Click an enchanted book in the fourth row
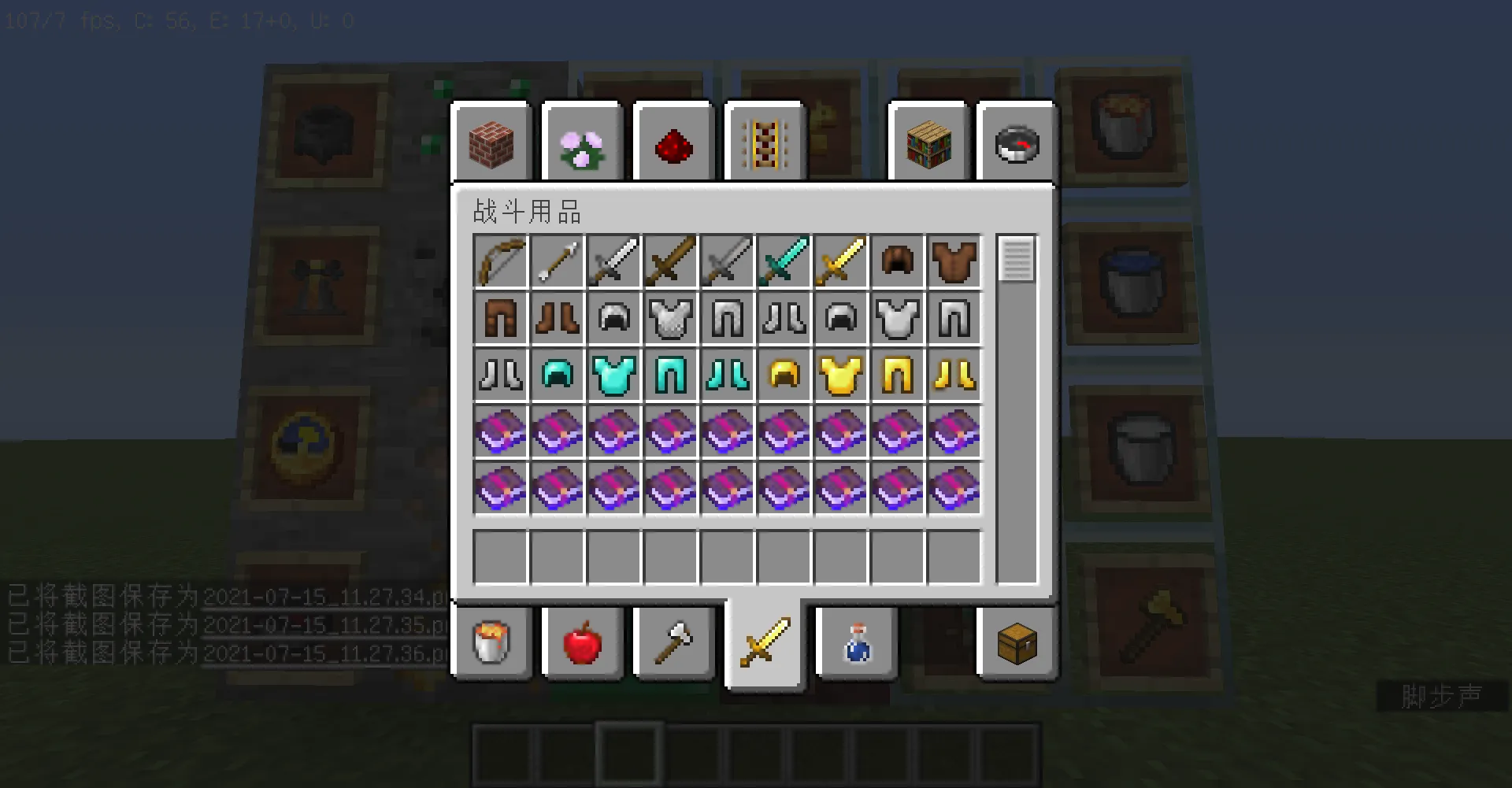Image resolution: width=1512 pixels, height=788 pixels. click(x=500, y=431)
